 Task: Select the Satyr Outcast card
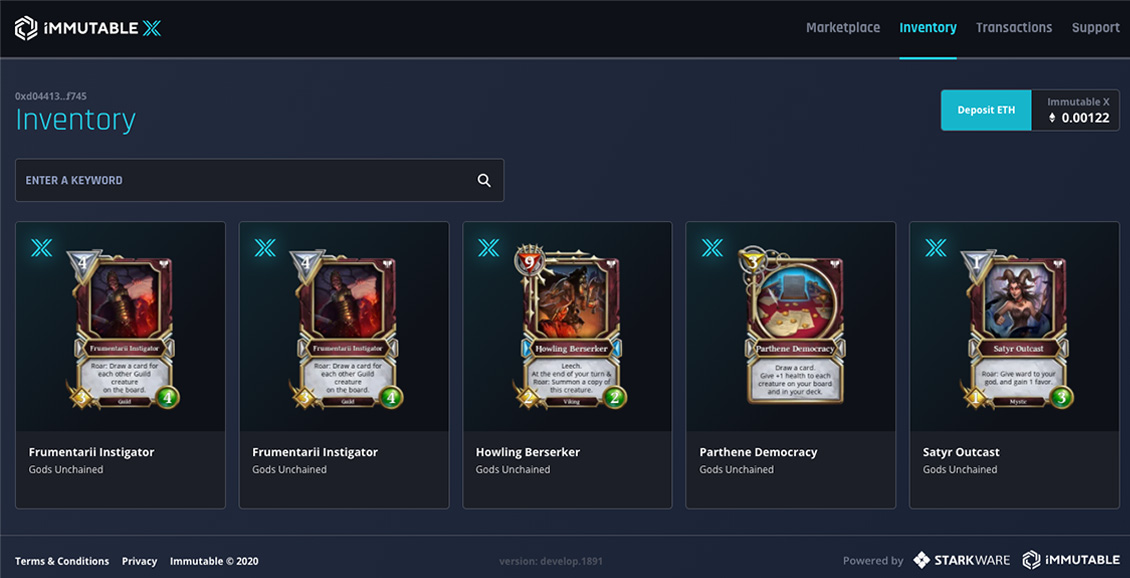click(x=1014, y=364)
